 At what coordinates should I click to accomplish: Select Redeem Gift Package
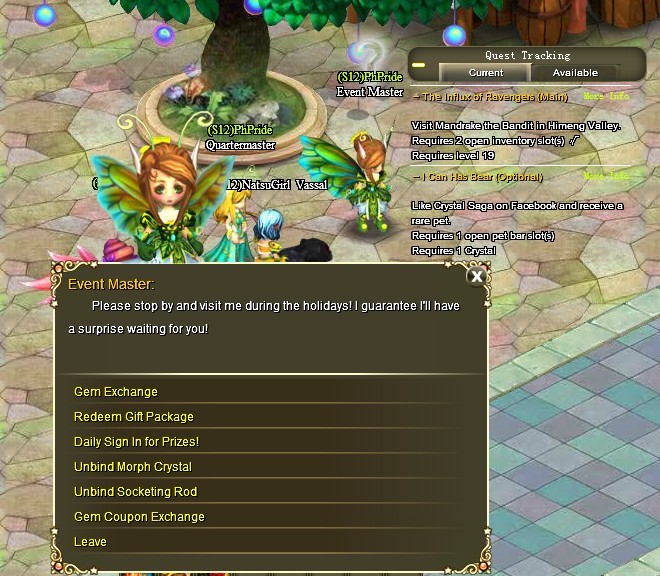134,417
